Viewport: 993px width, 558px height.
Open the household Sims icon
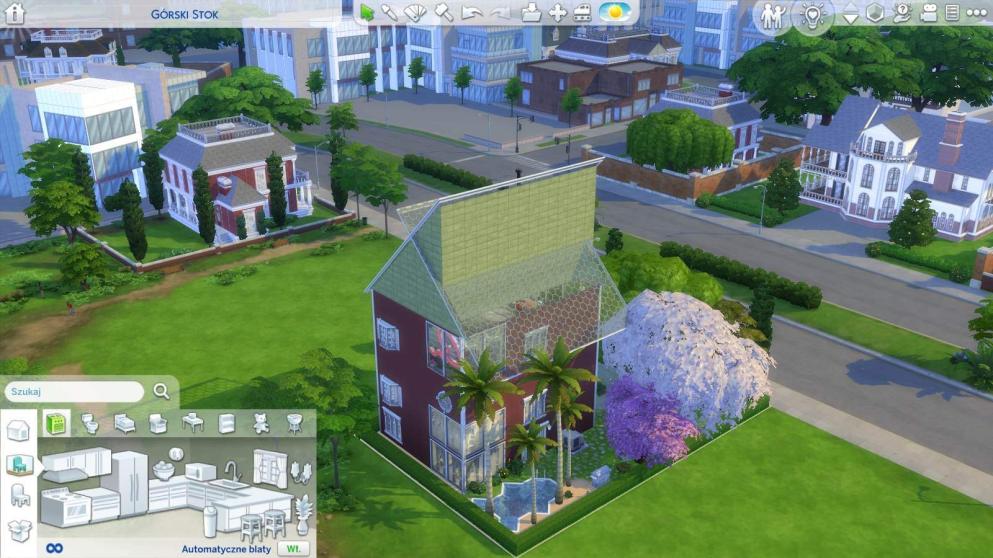[772, 15]
